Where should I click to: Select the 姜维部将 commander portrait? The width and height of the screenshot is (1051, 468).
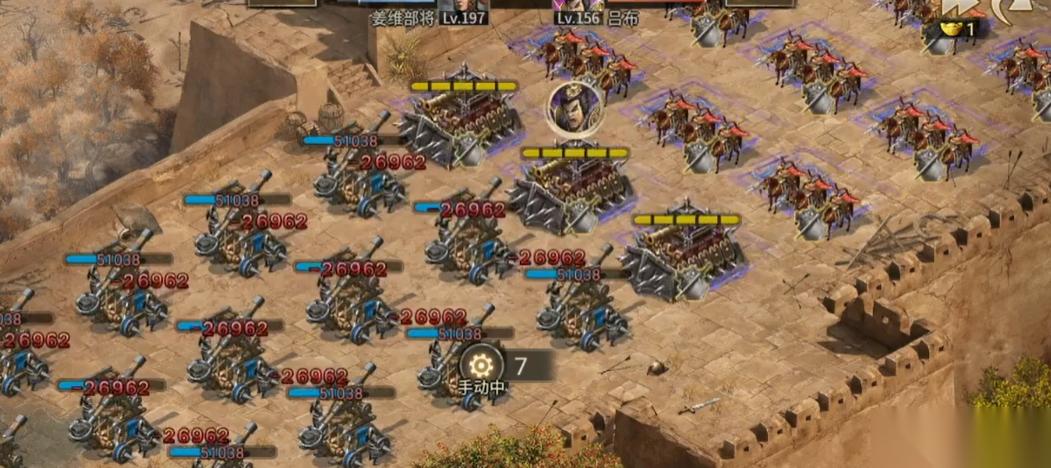452,5
